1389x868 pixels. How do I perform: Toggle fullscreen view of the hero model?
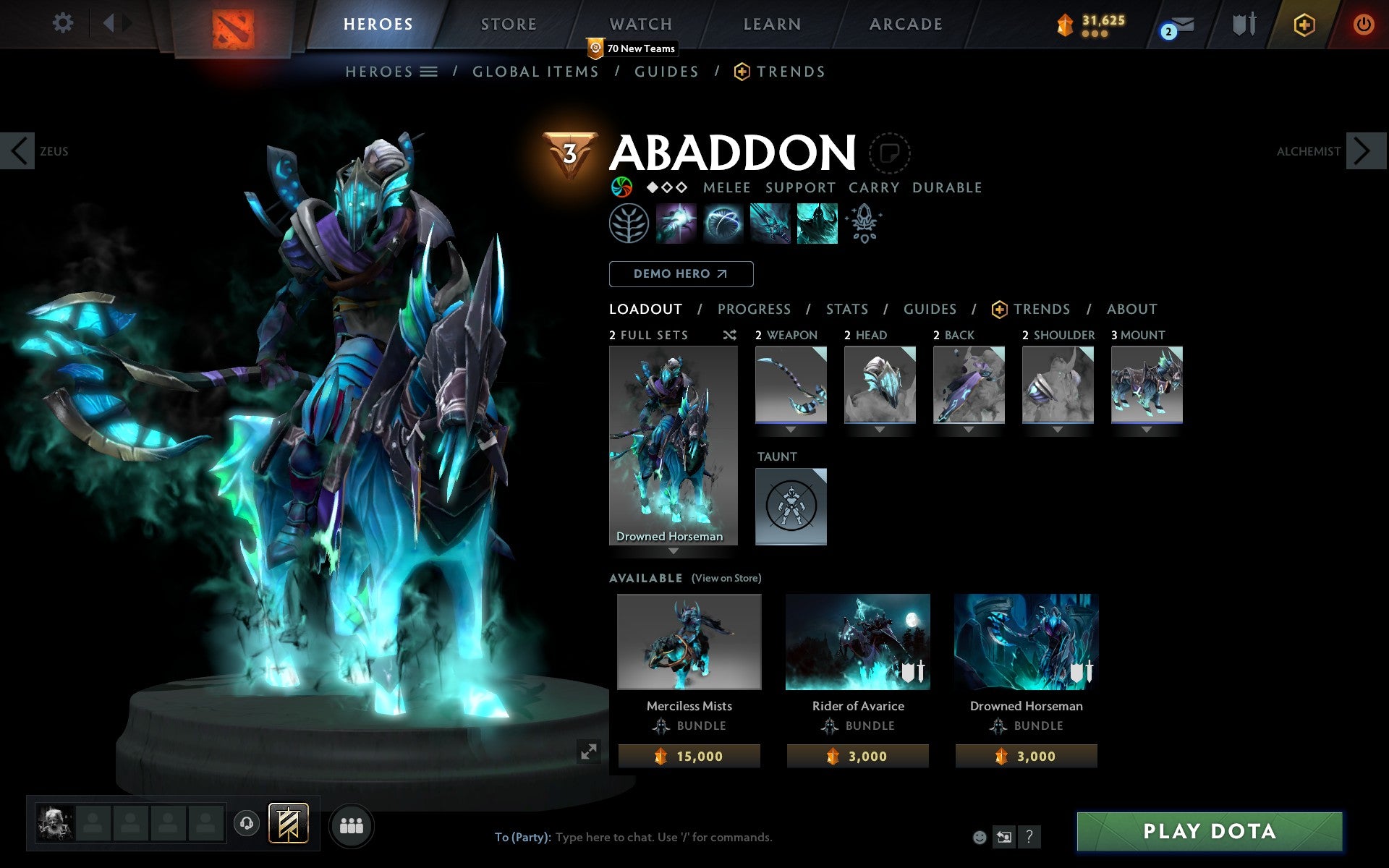[x=589, y=752]
